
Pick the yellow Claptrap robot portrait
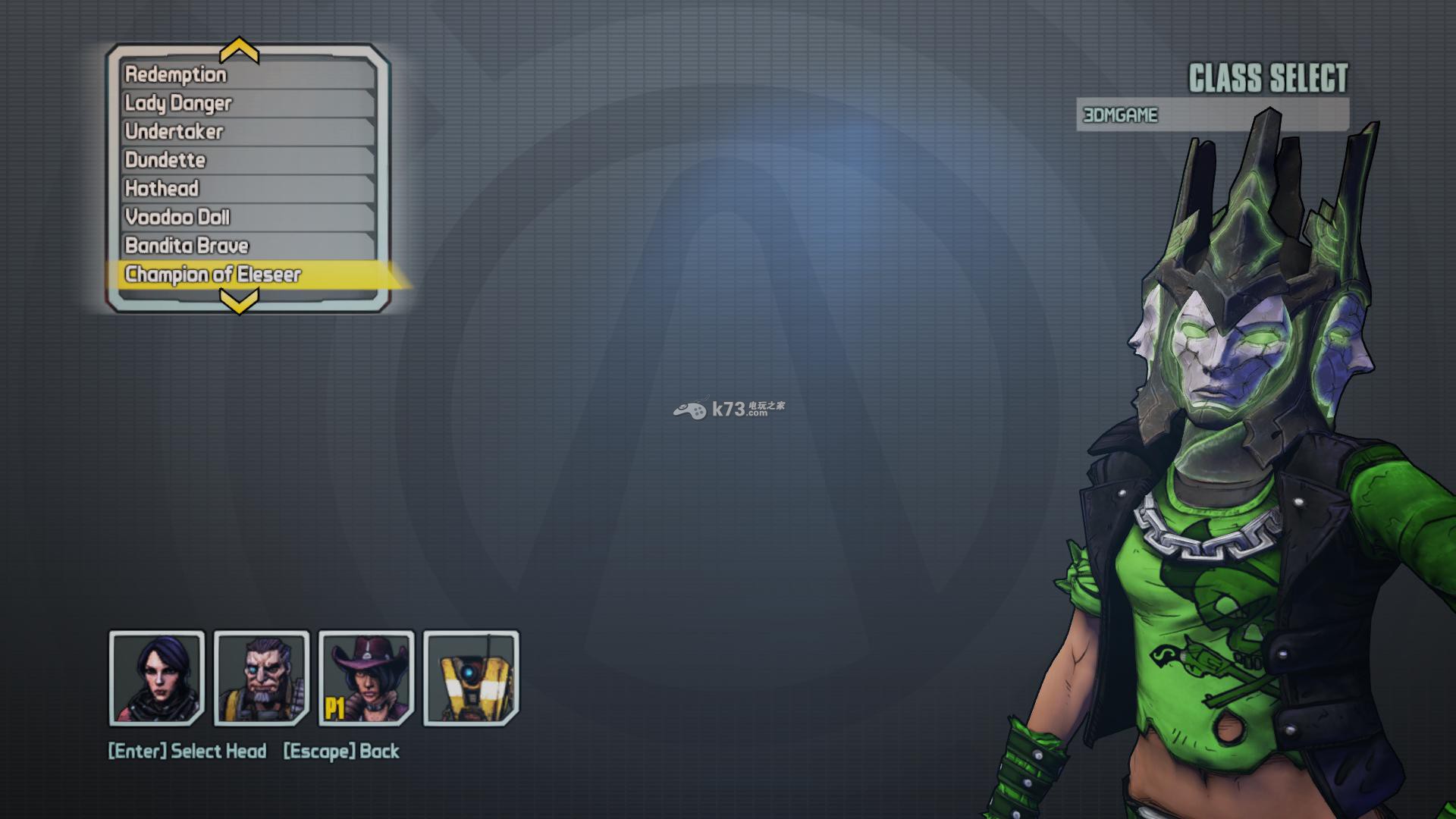[x=471, y=678]
